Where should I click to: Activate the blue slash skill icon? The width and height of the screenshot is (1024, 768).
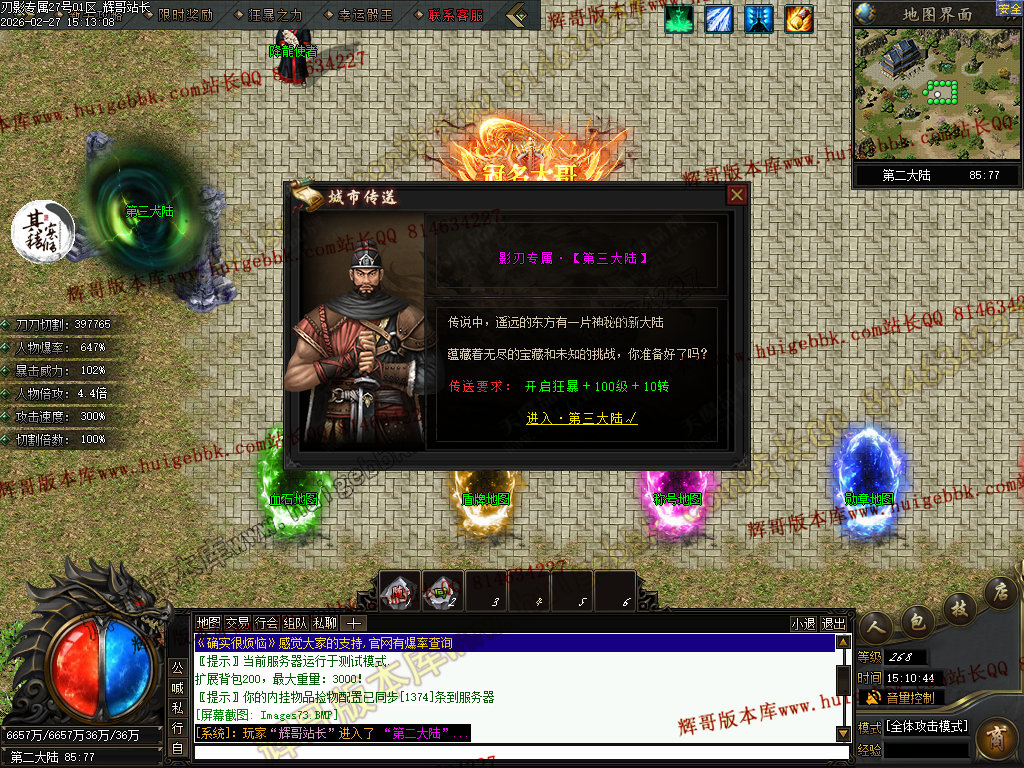[719, 18]
